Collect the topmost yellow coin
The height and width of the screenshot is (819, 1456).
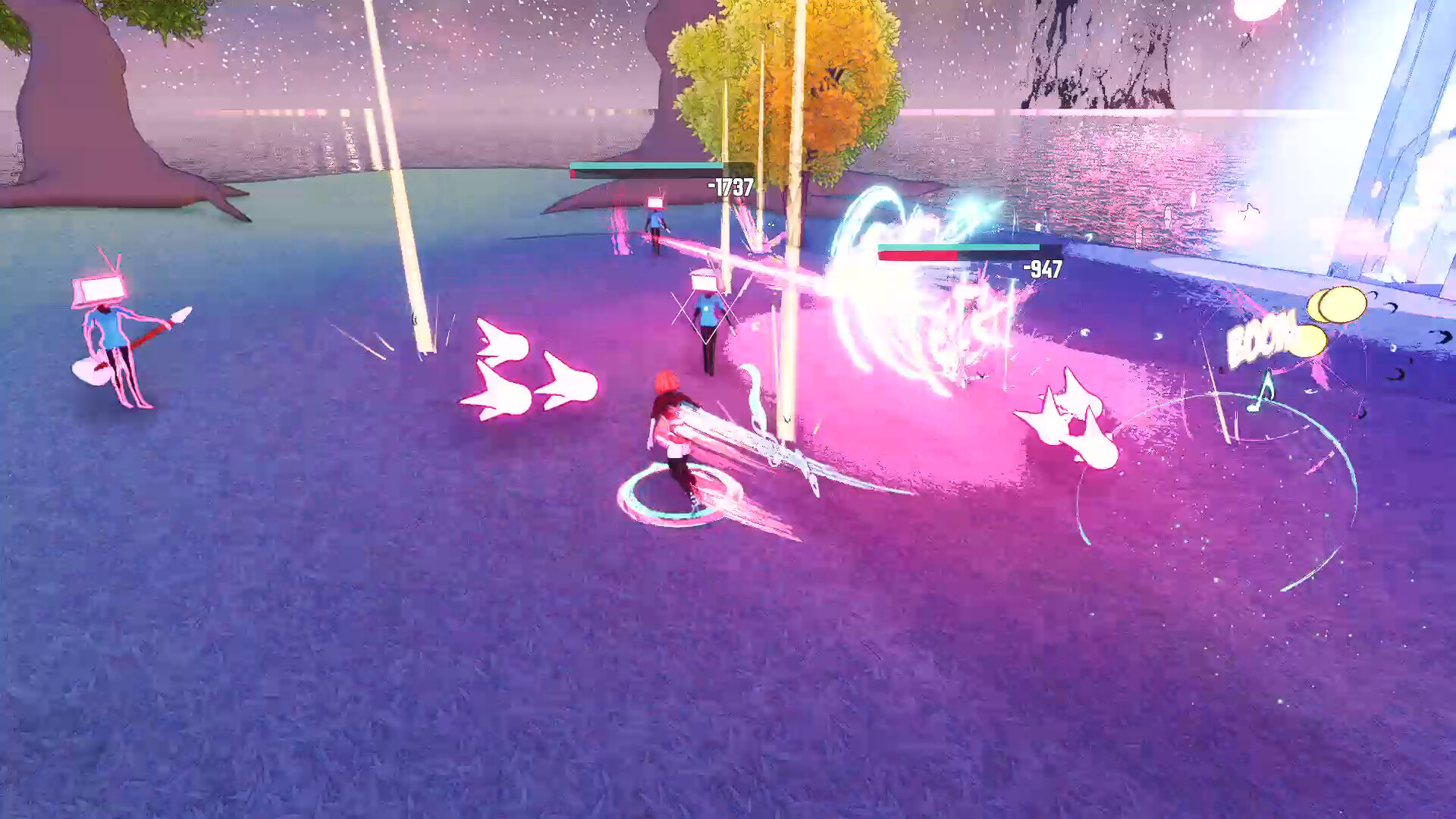point(1343,304)
